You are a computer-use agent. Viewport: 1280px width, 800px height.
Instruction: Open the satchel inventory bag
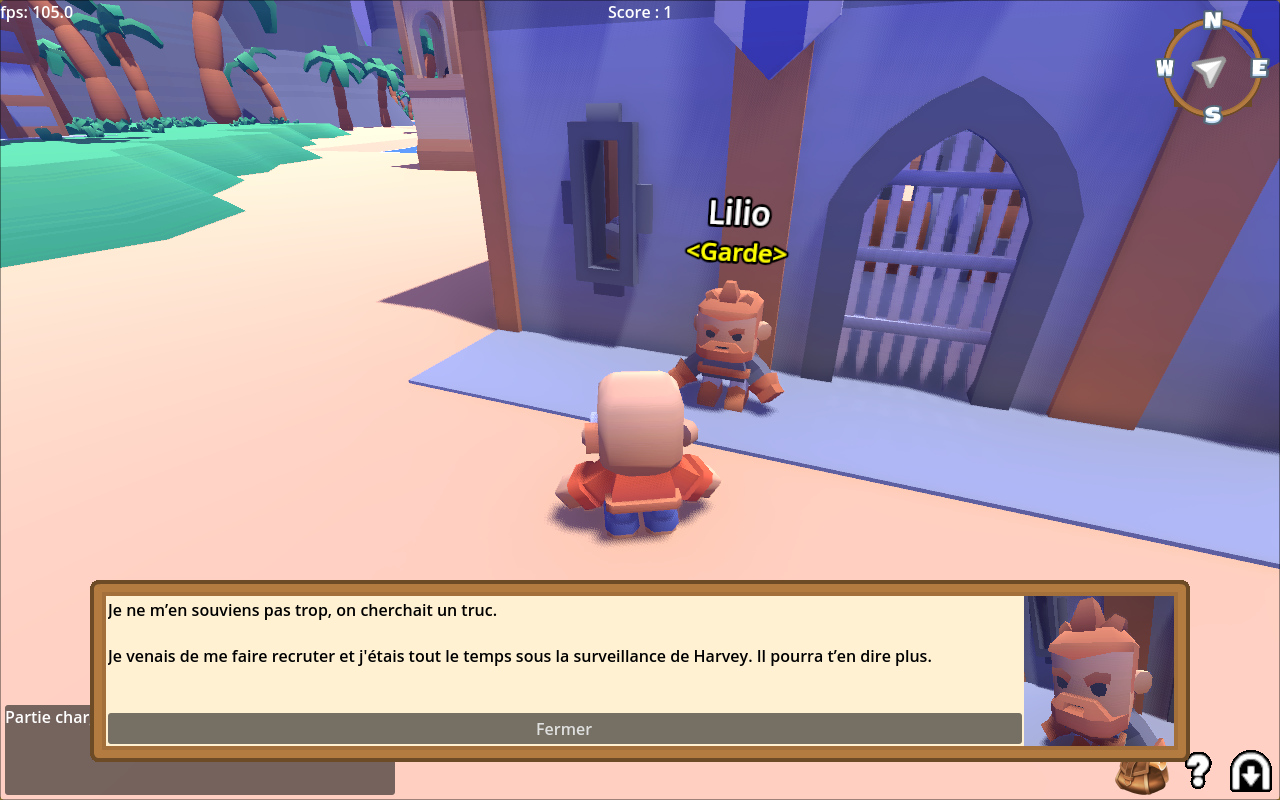click(1142, 772)
